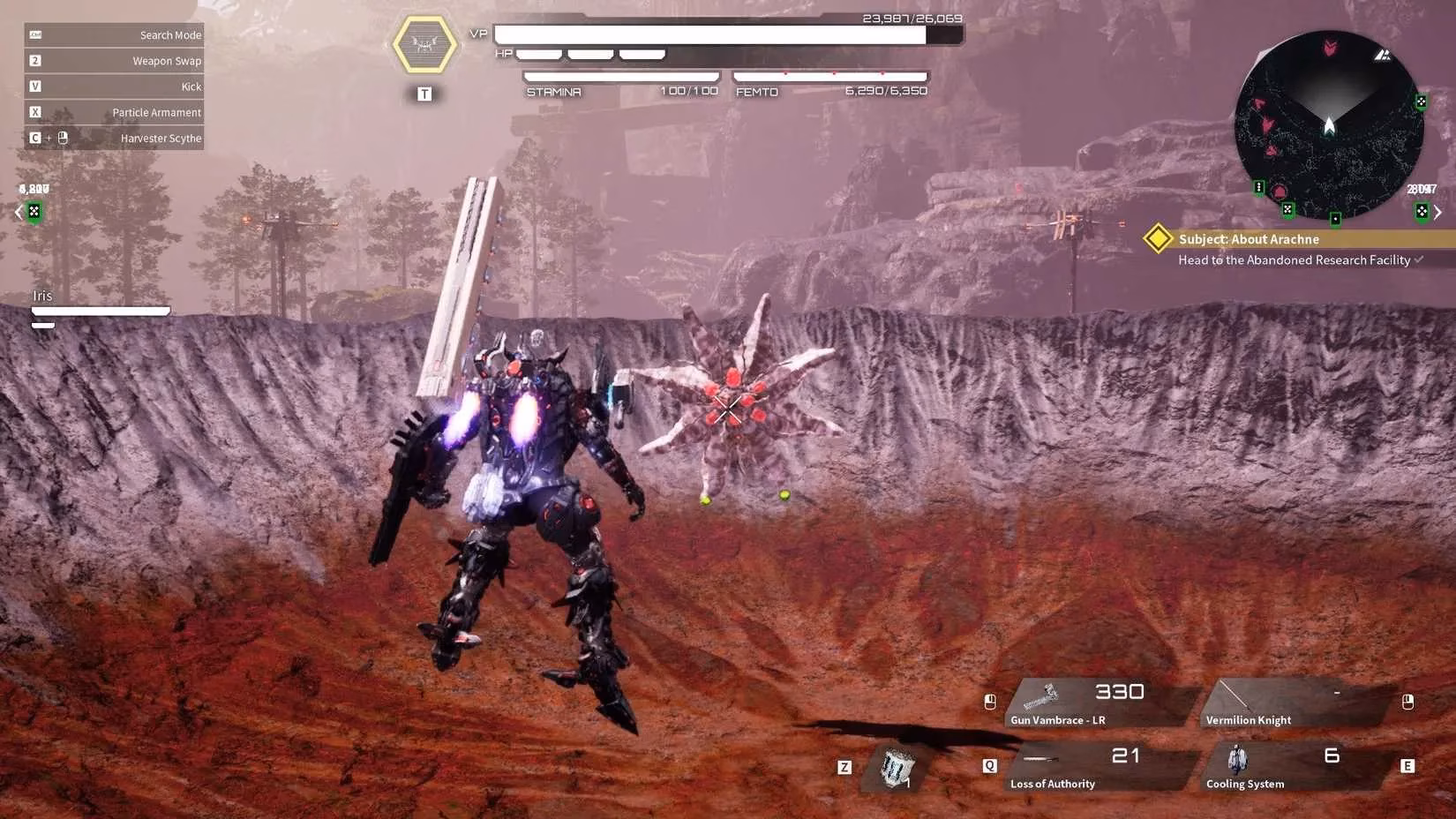Click the Kick entry in the keybind list
Viewport: 1456px width, 819px height.
click(x=115, y=86)
